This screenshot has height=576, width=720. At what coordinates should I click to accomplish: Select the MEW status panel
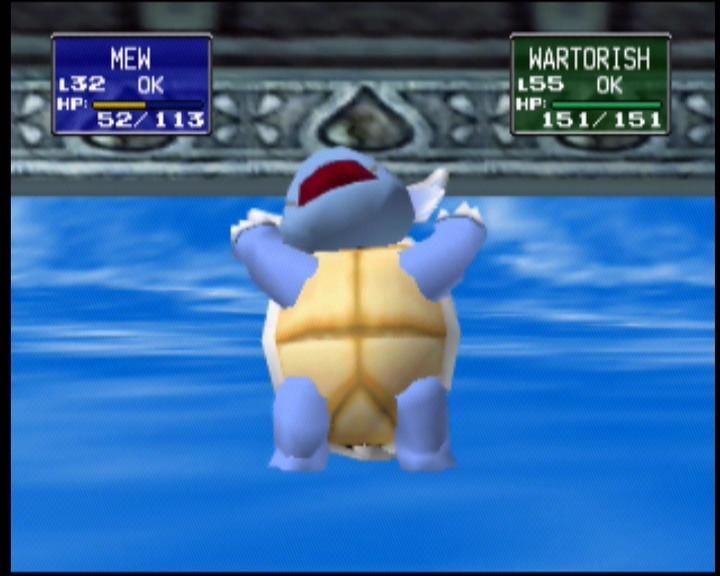point(131,84)
